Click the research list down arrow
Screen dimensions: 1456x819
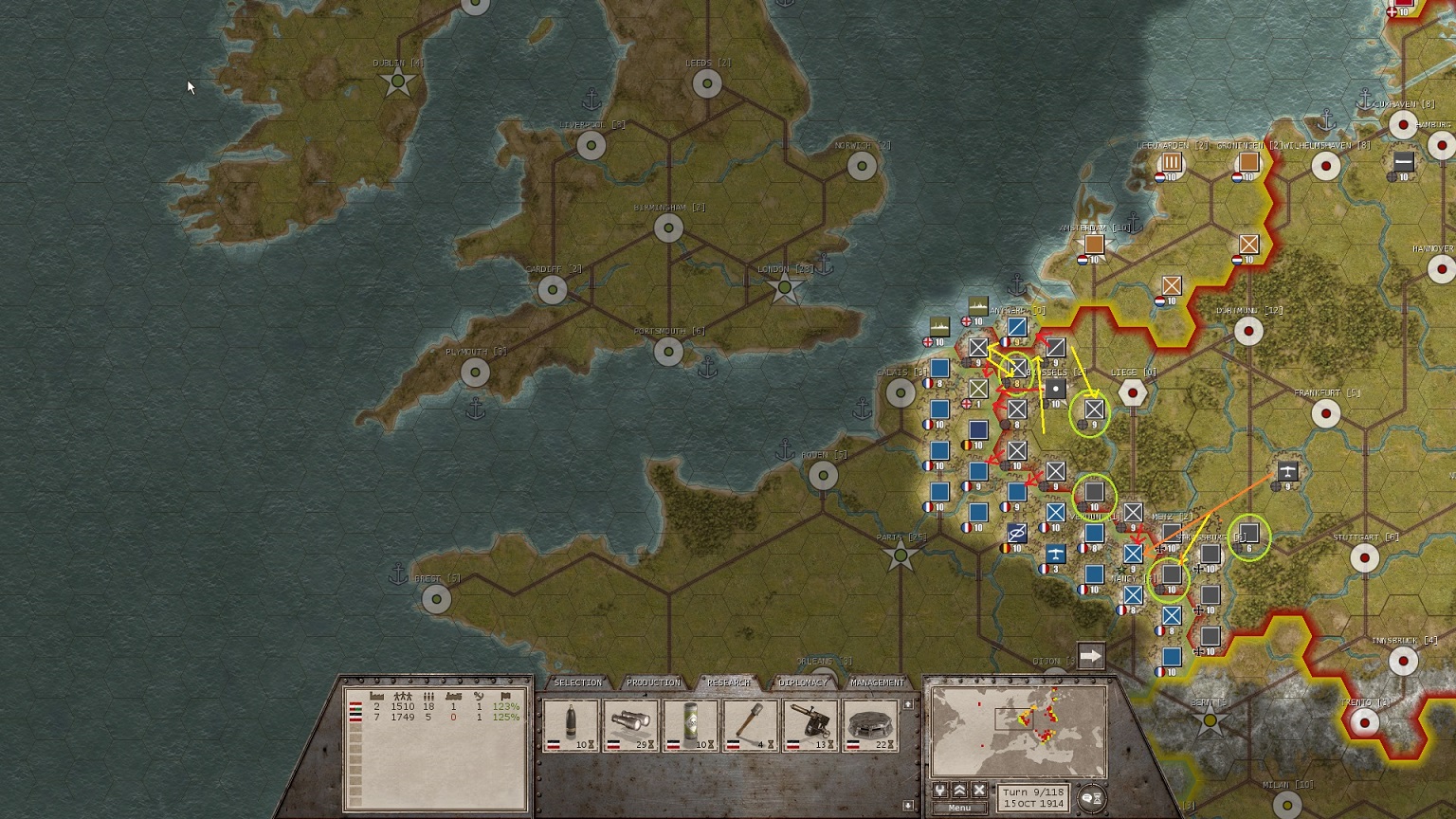click(908, 805)
